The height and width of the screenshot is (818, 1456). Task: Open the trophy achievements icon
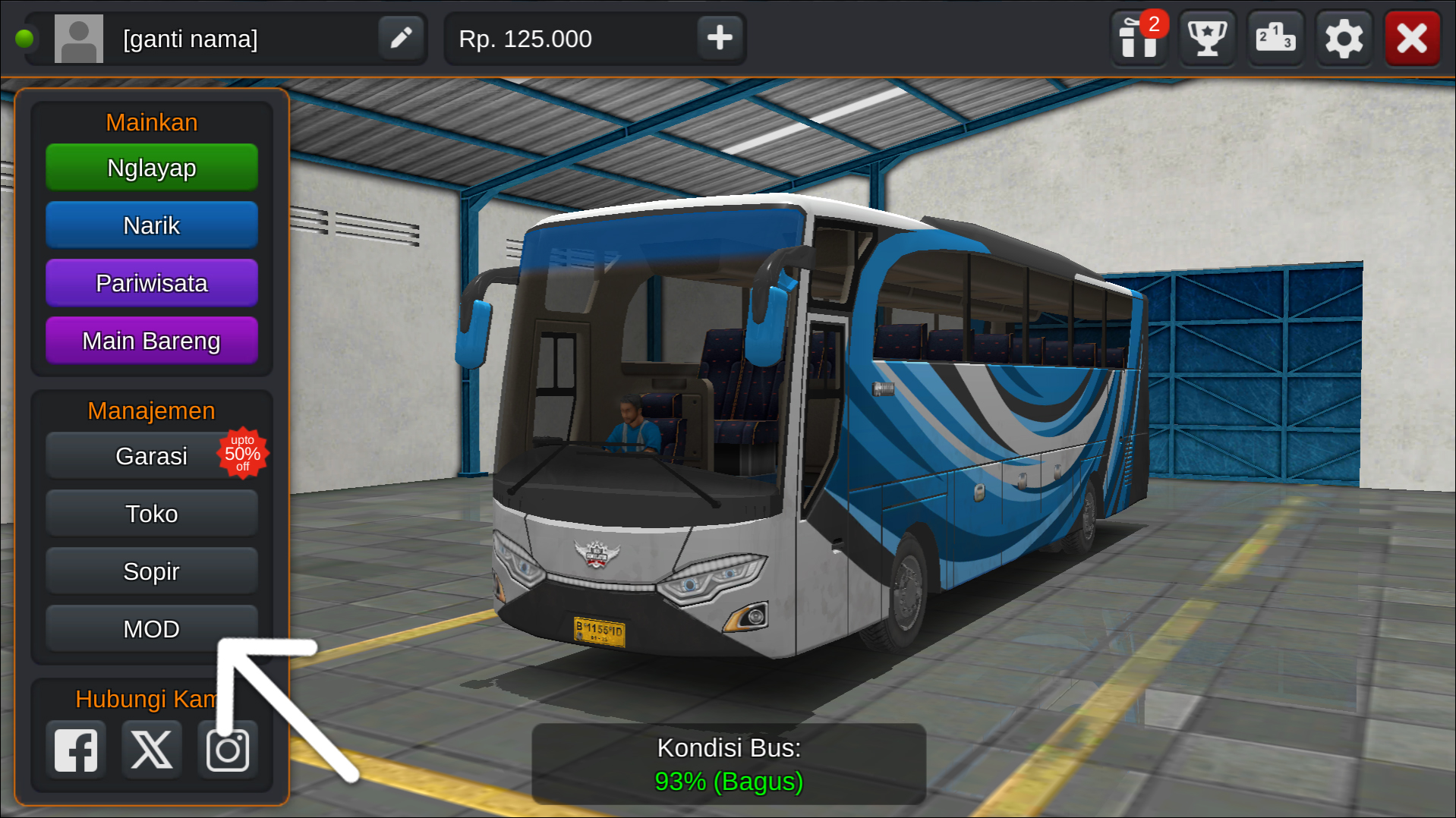pos(1206,38)
